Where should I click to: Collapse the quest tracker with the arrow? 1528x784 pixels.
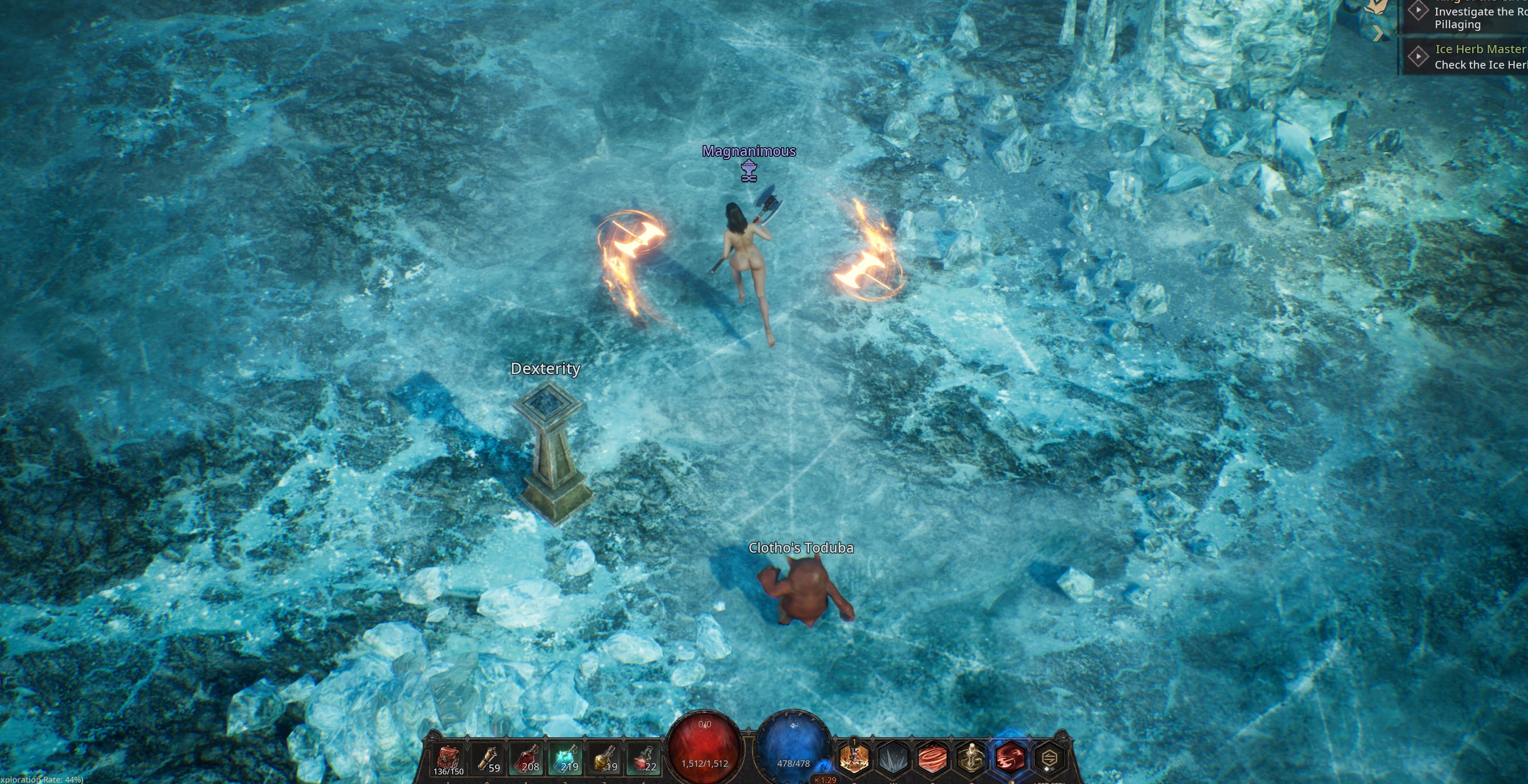tap(1378, 34)
